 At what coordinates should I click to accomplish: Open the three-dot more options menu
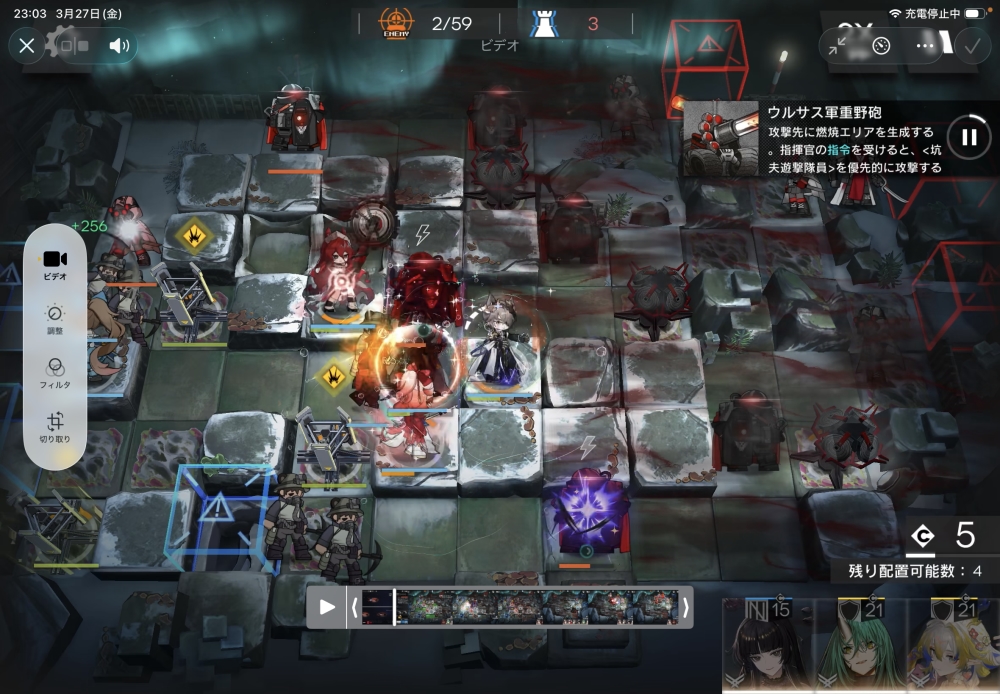[925, 45]
